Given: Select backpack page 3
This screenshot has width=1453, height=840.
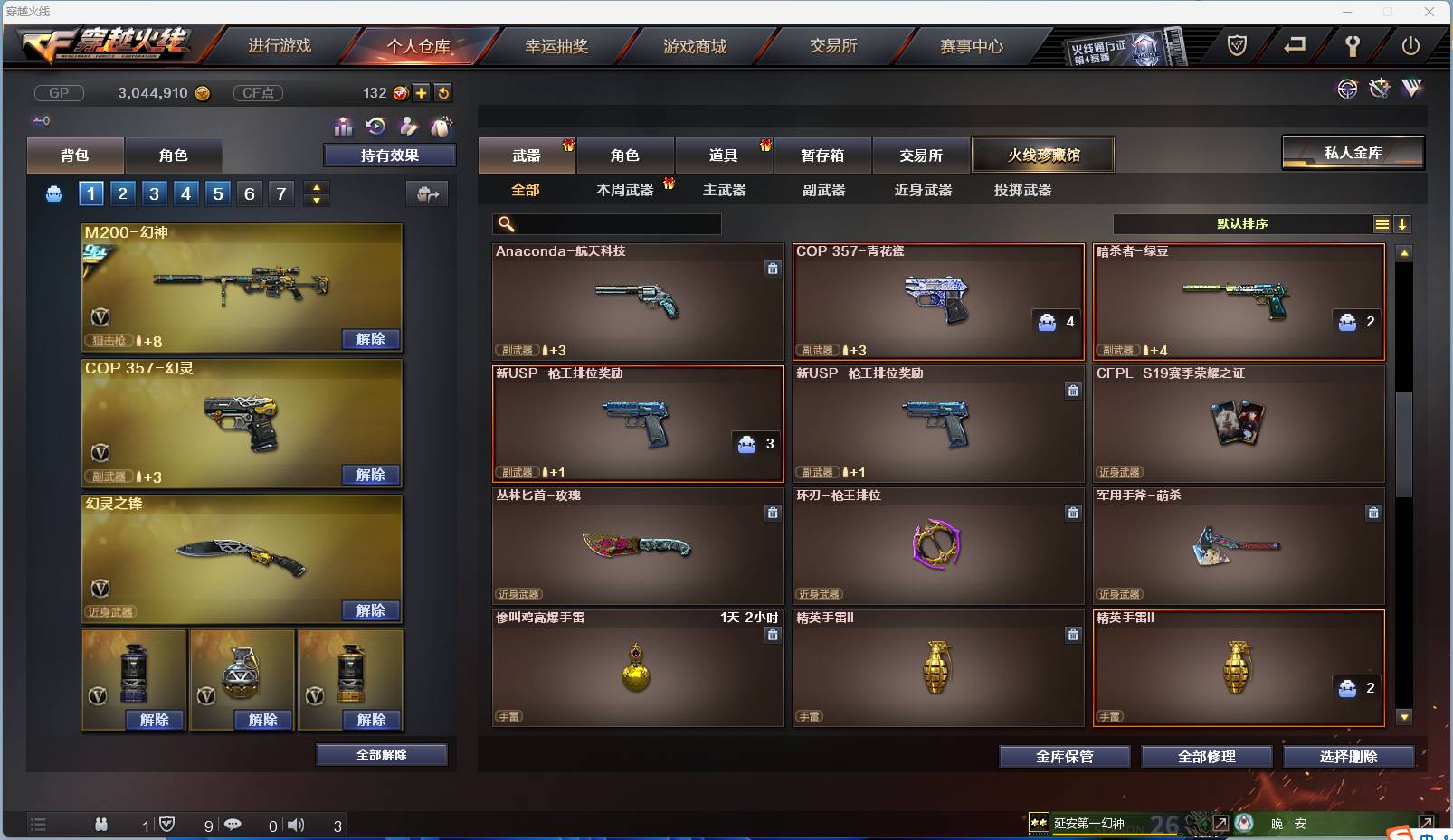Looking at the screenshot, I should (154, 193).
